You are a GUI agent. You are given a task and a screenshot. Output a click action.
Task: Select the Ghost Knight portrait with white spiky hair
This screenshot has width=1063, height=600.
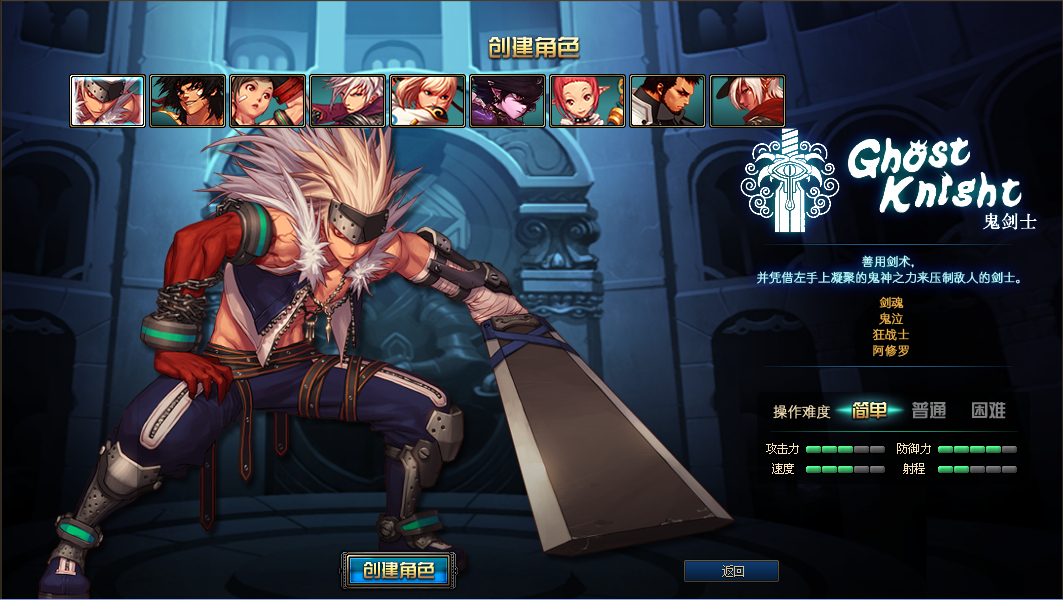click(107, 101)
